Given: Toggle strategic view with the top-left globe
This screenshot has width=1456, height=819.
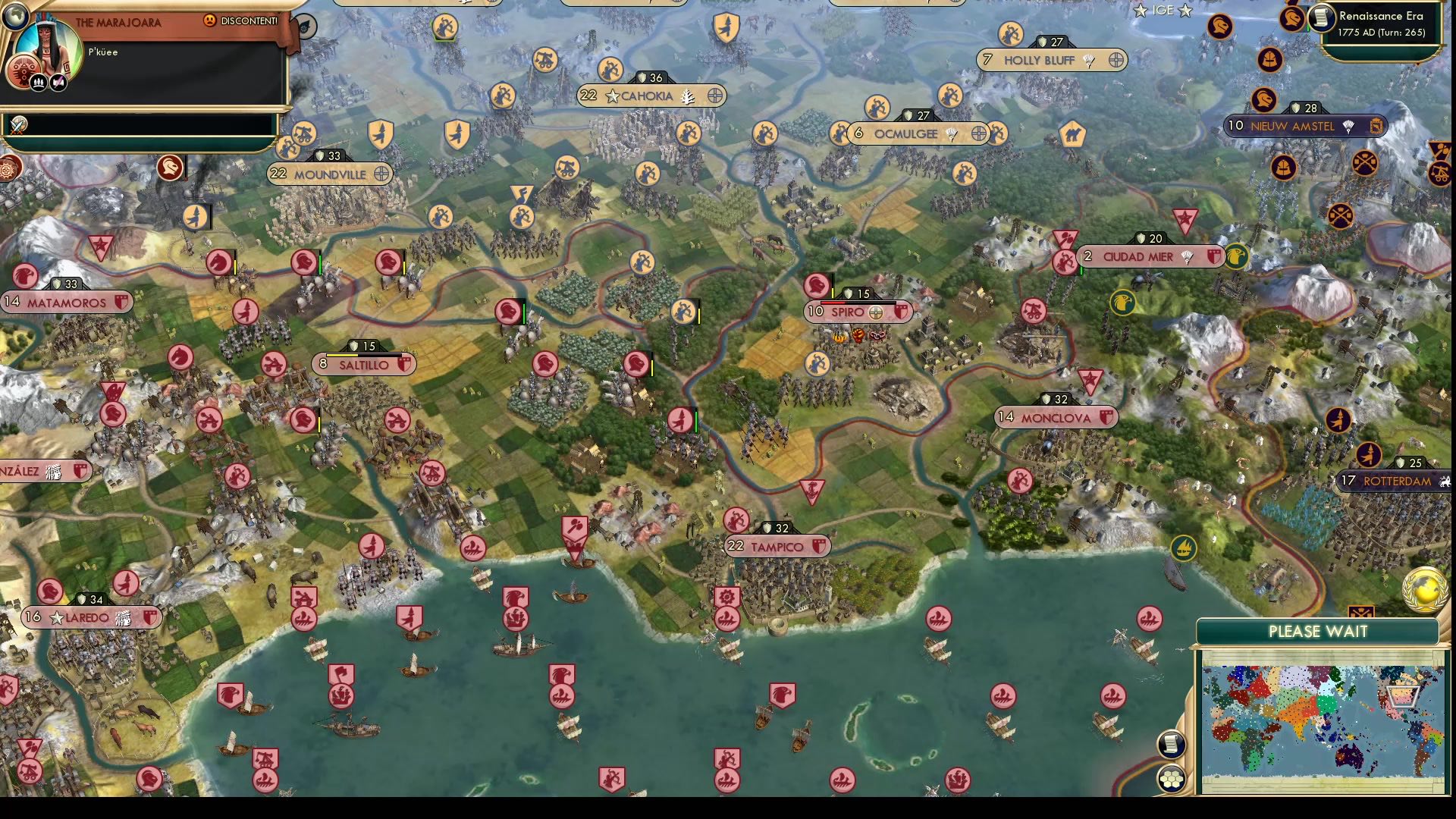Looking at the screenshot, I should 17,16.
